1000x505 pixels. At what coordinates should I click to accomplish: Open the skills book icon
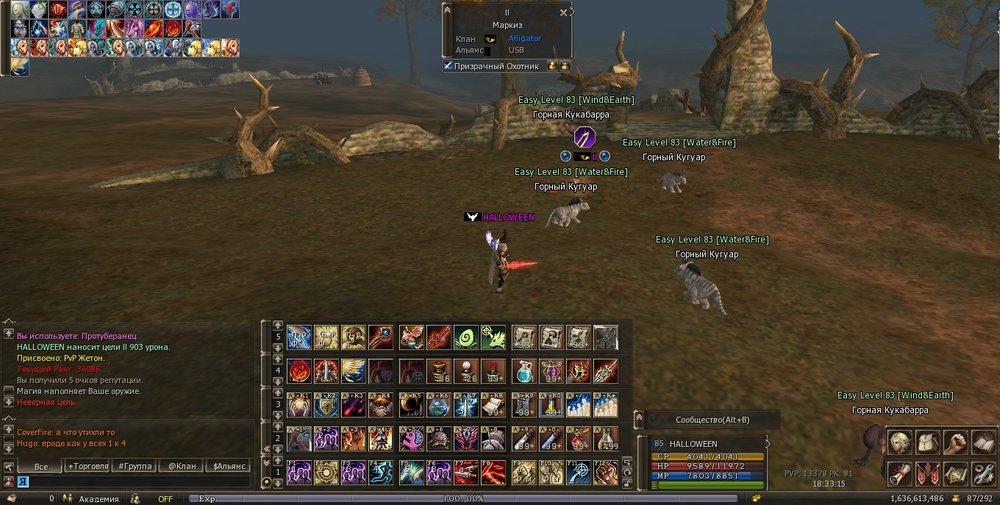[x=983, y=443]
